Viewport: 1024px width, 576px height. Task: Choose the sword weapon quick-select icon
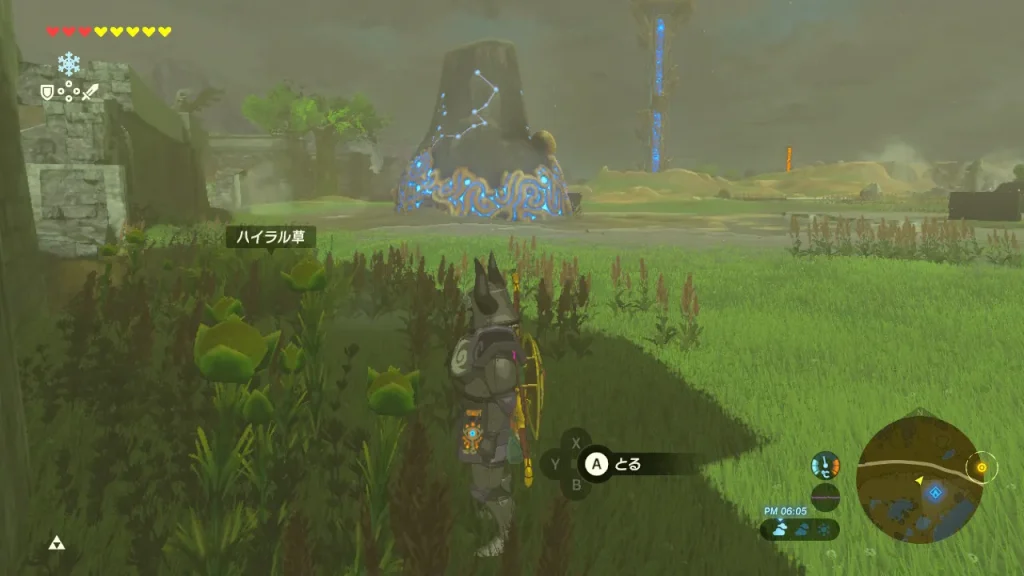(x=90, y=92)
